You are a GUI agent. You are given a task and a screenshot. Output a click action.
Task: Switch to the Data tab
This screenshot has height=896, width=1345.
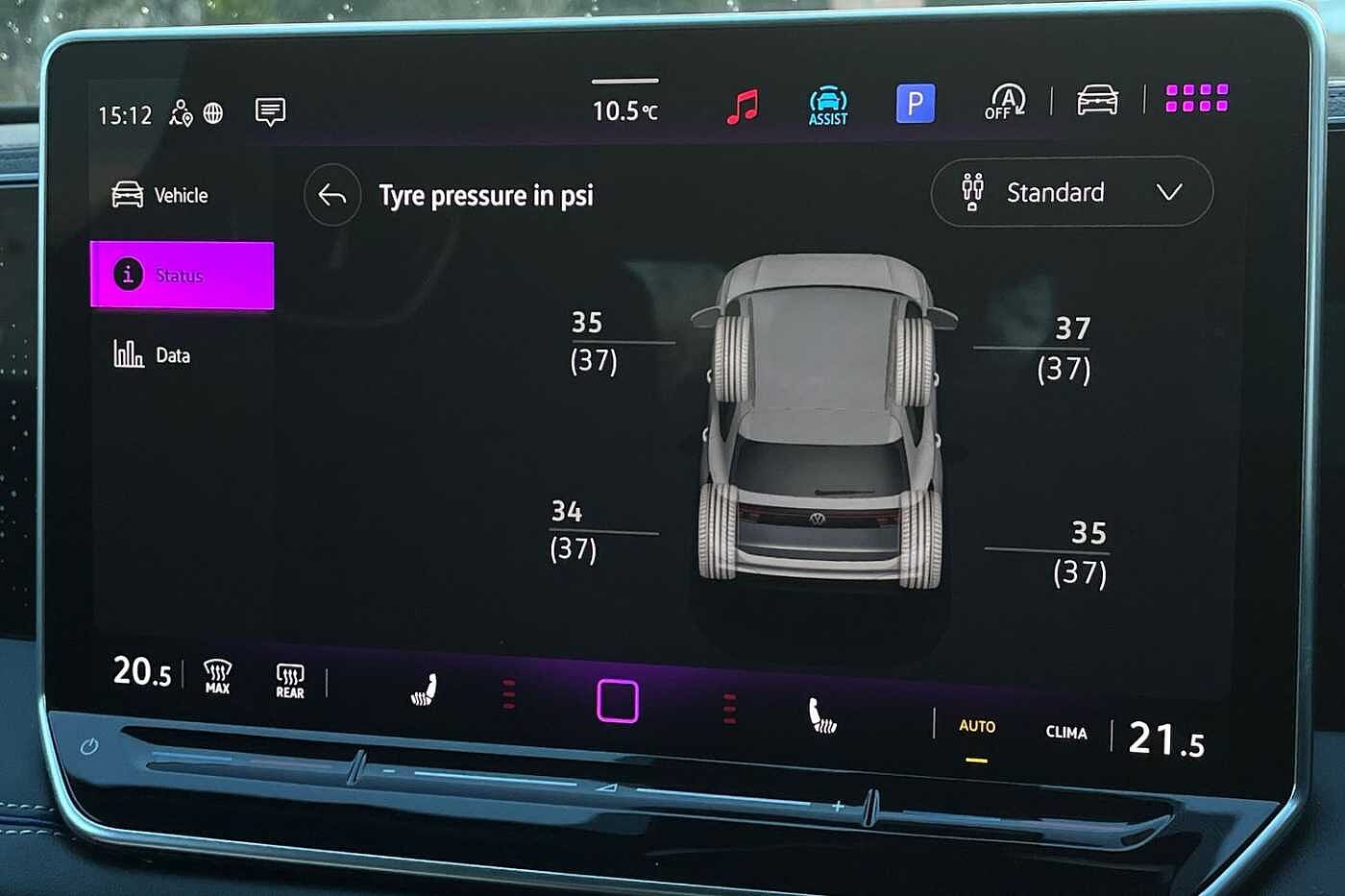[x=157, y=355]
